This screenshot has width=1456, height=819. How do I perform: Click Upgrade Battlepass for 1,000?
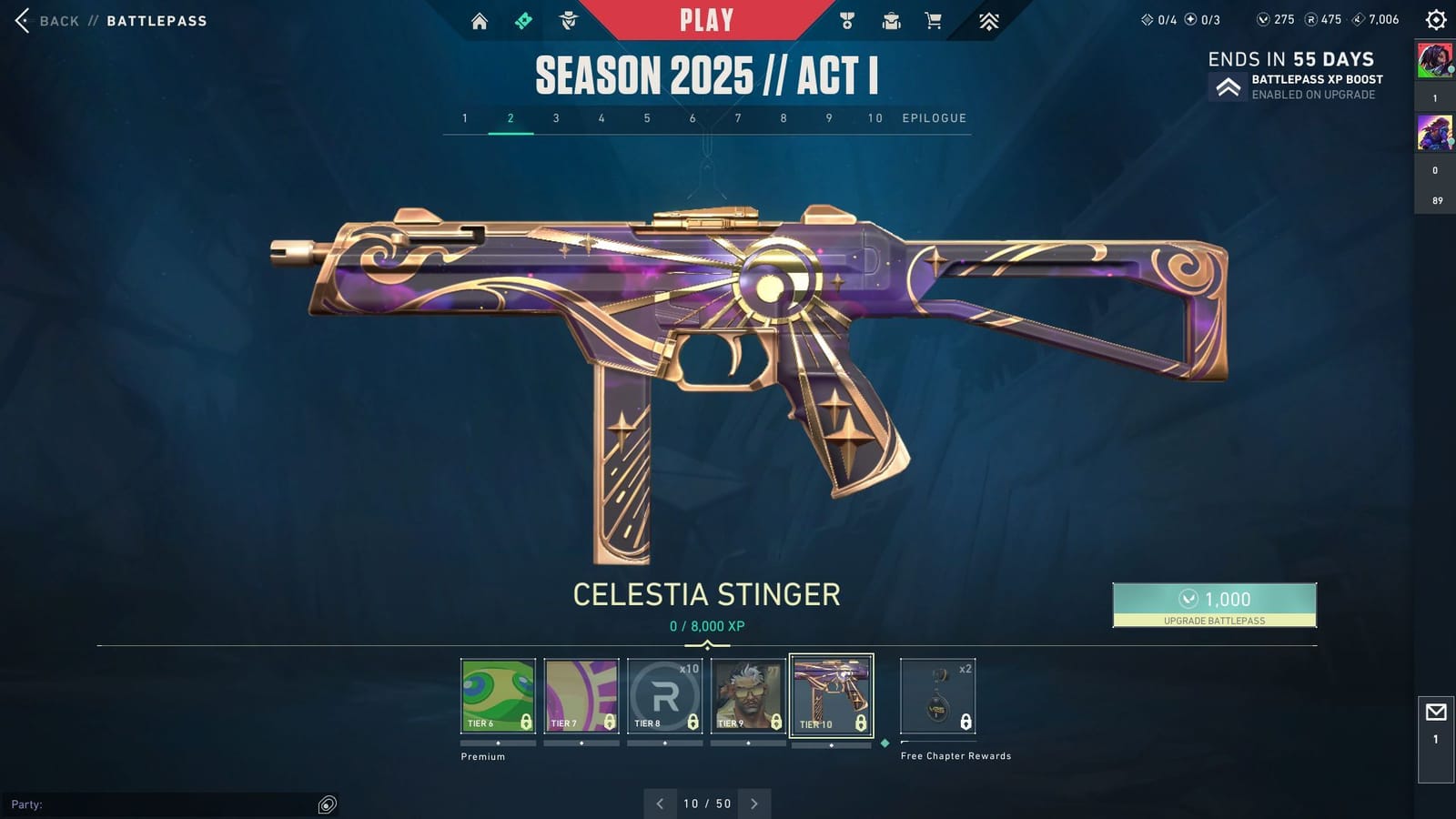(x=1214, y=603)
